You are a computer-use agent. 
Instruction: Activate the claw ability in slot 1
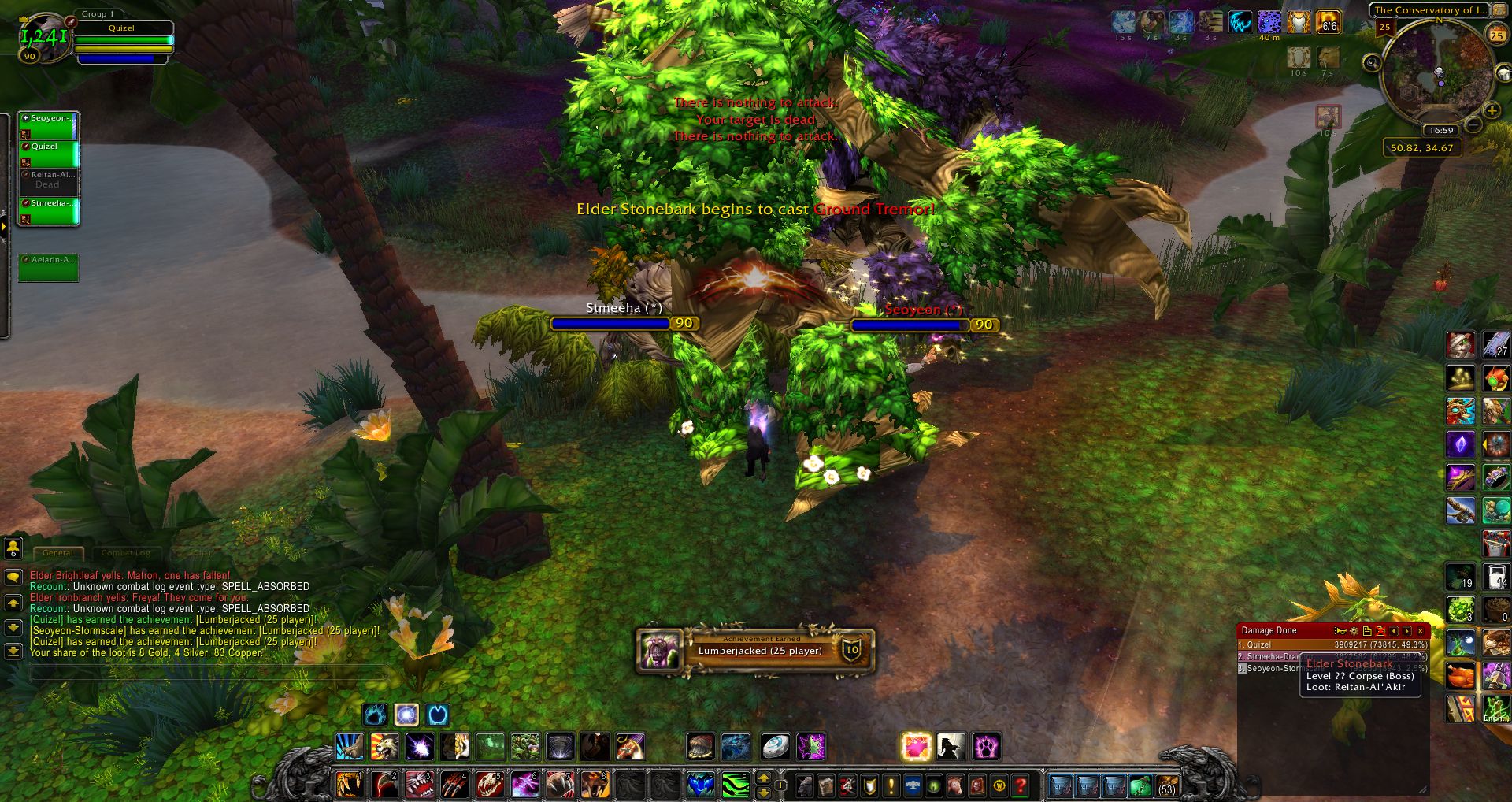[350, 785]
